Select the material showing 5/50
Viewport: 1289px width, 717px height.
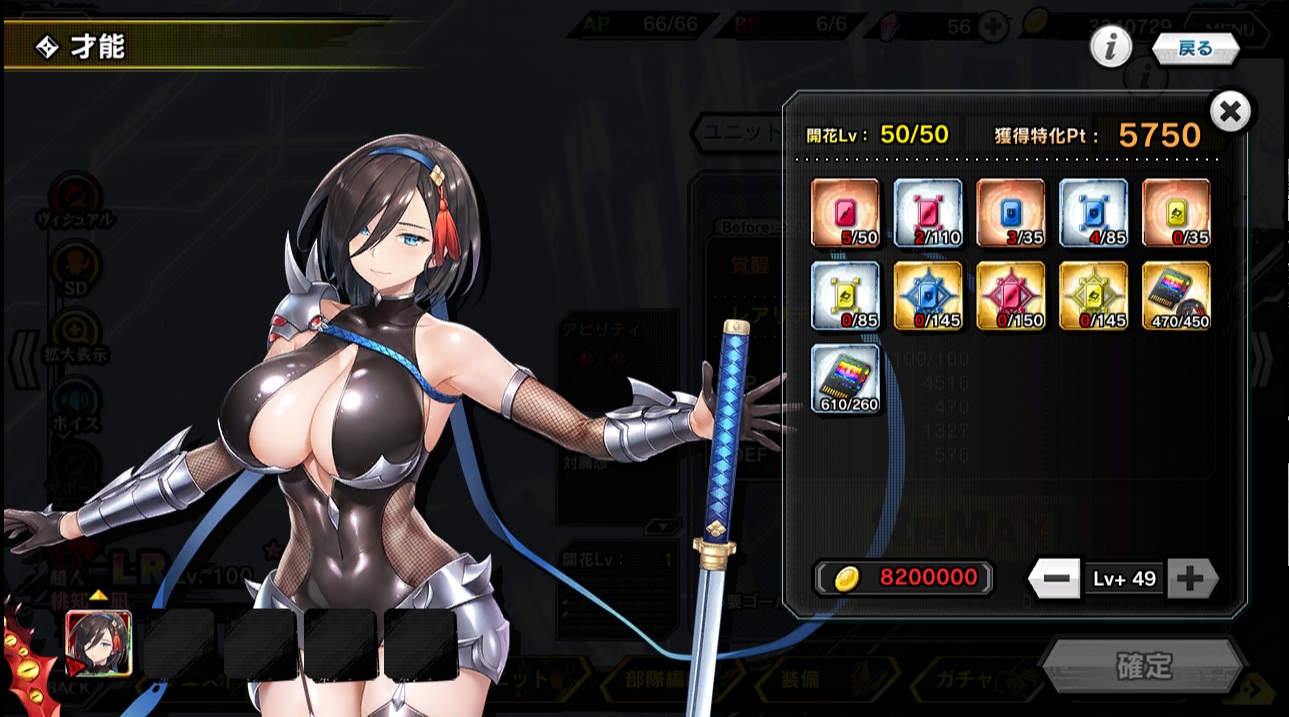click(x=845, y=213)
